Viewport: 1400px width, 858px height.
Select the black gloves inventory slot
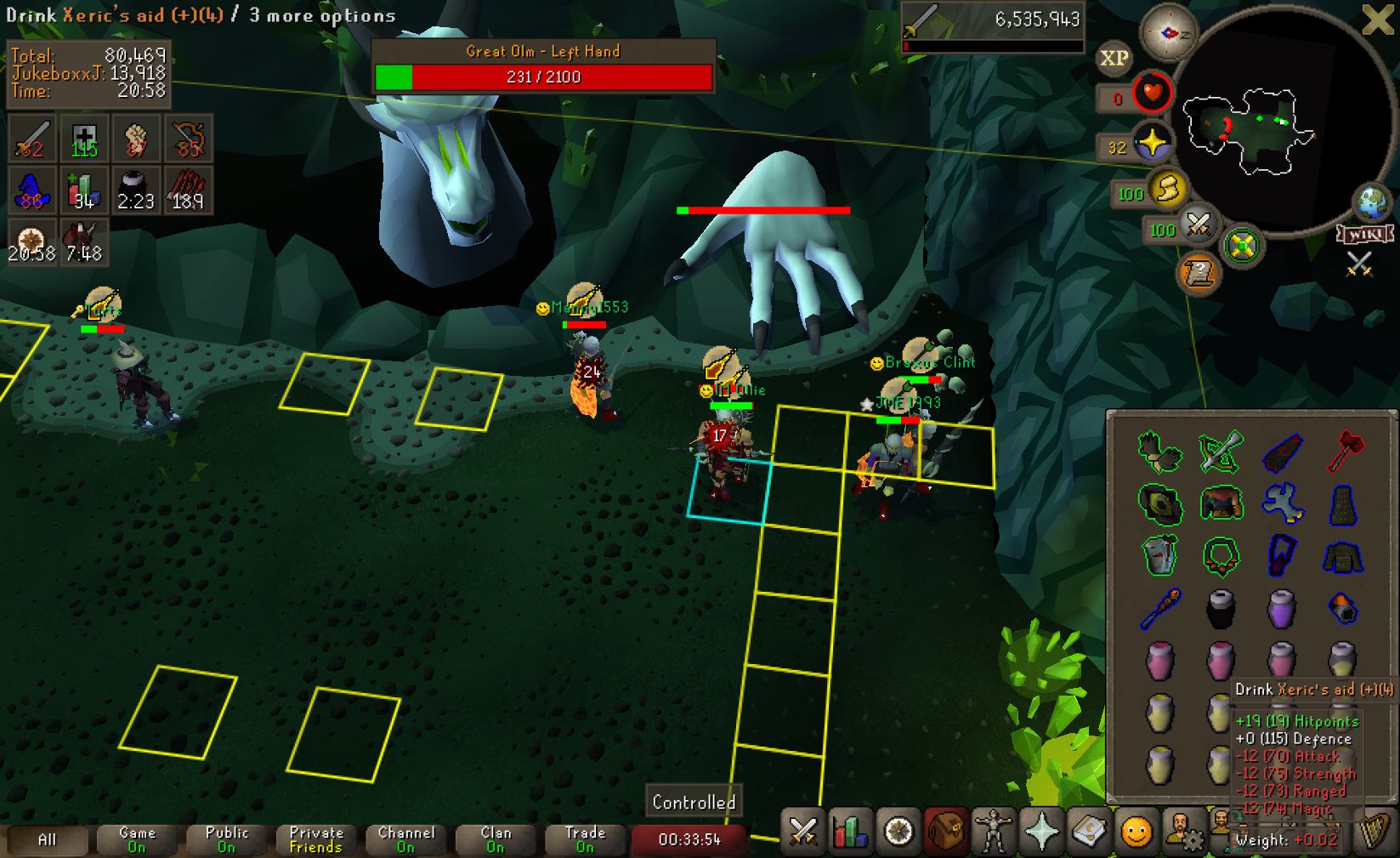coord(1159,451)
